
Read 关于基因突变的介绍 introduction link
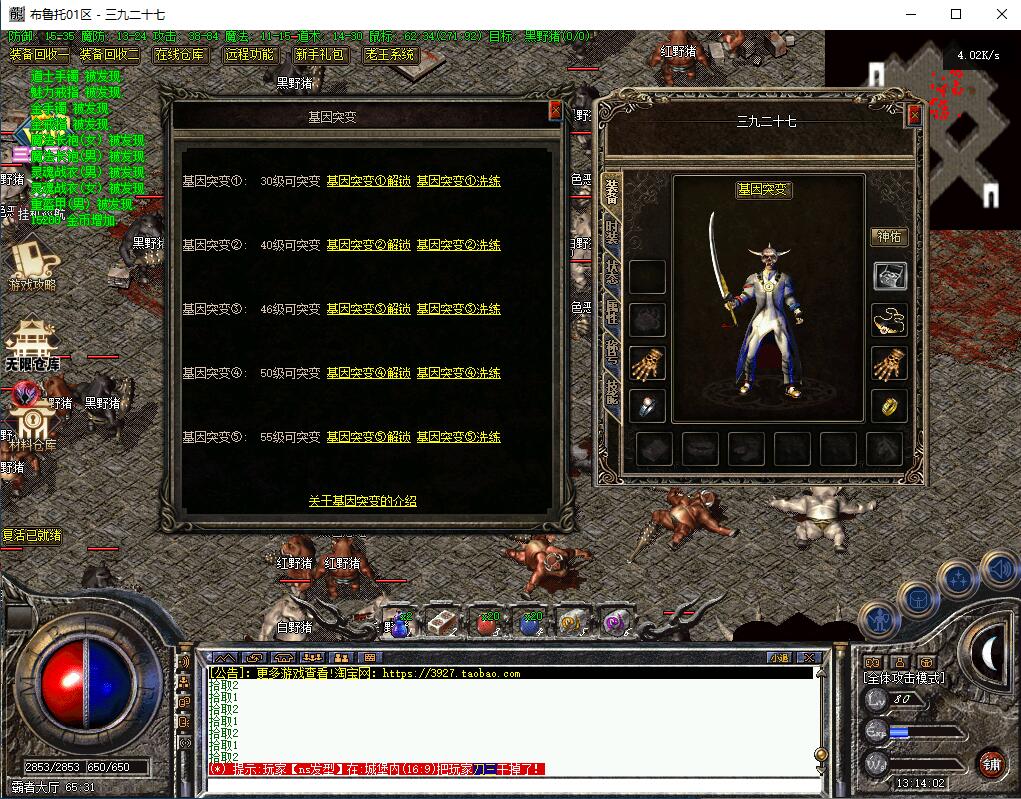[362, 501]
